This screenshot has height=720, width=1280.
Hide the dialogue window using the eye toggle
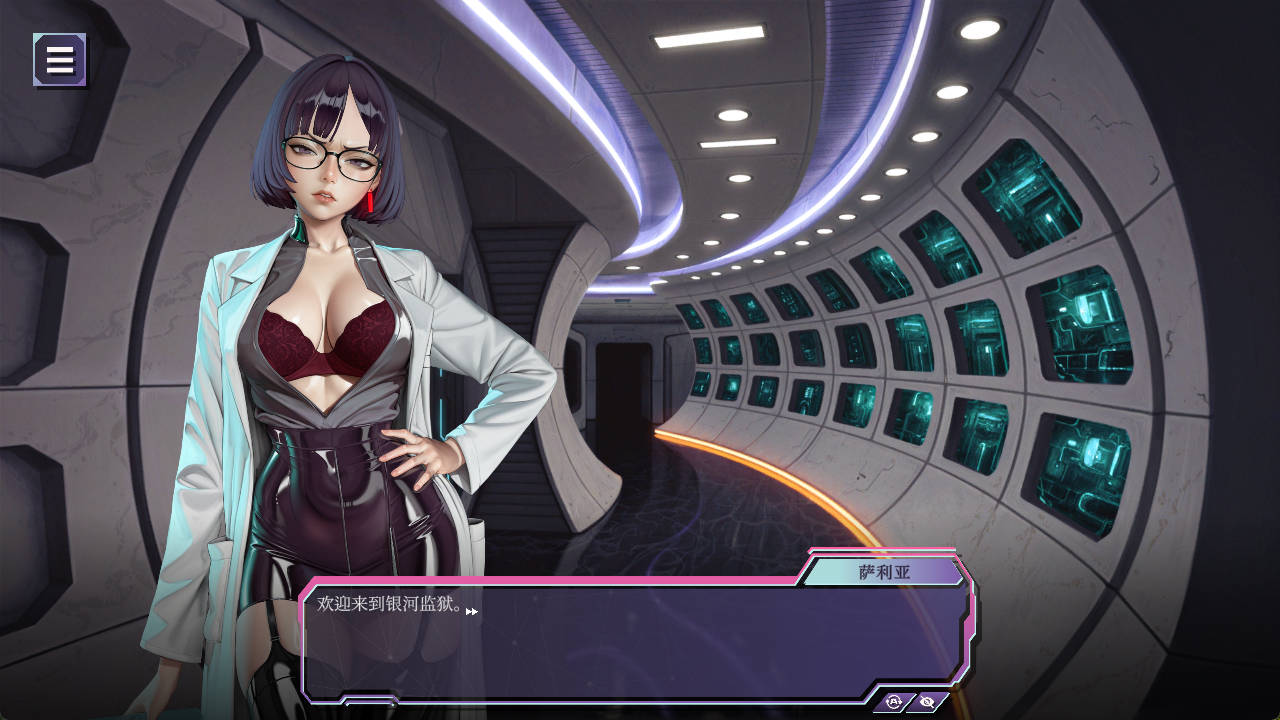coord(927,701)
